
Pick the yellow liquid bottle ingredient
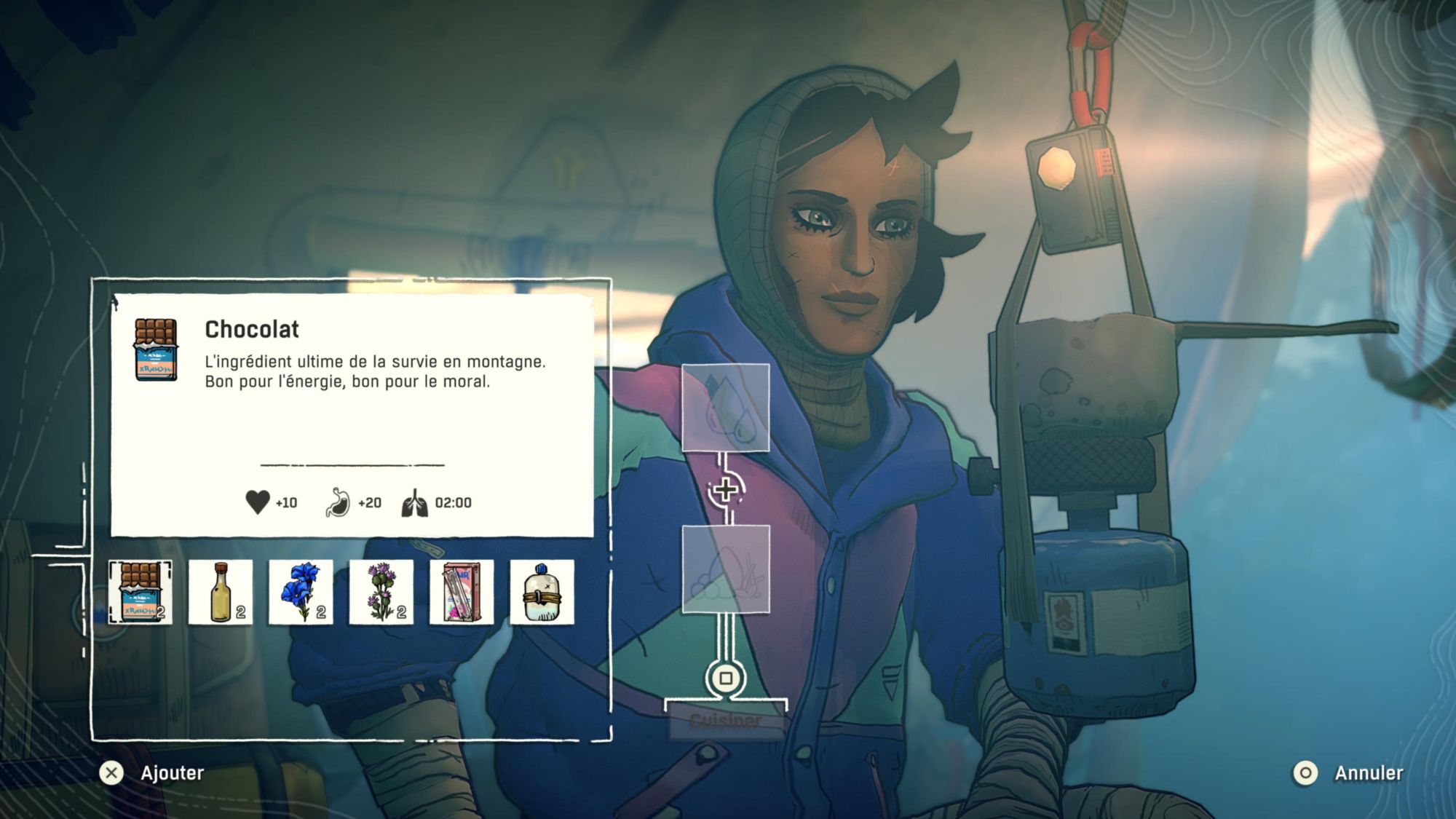pyautogui.click(x=221, y=592)
